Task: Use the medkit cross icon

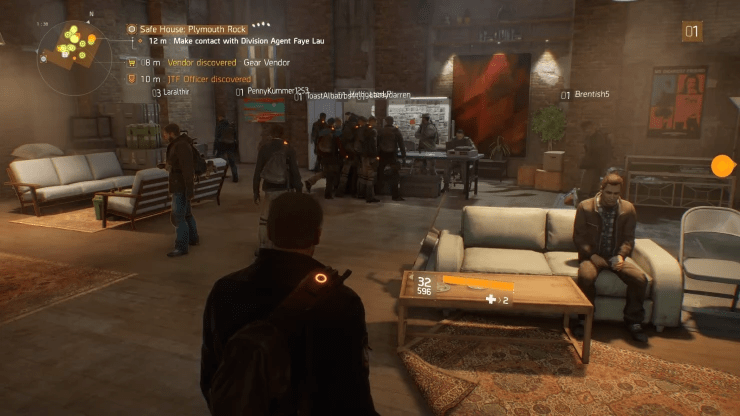Action: tap(490, 298)
